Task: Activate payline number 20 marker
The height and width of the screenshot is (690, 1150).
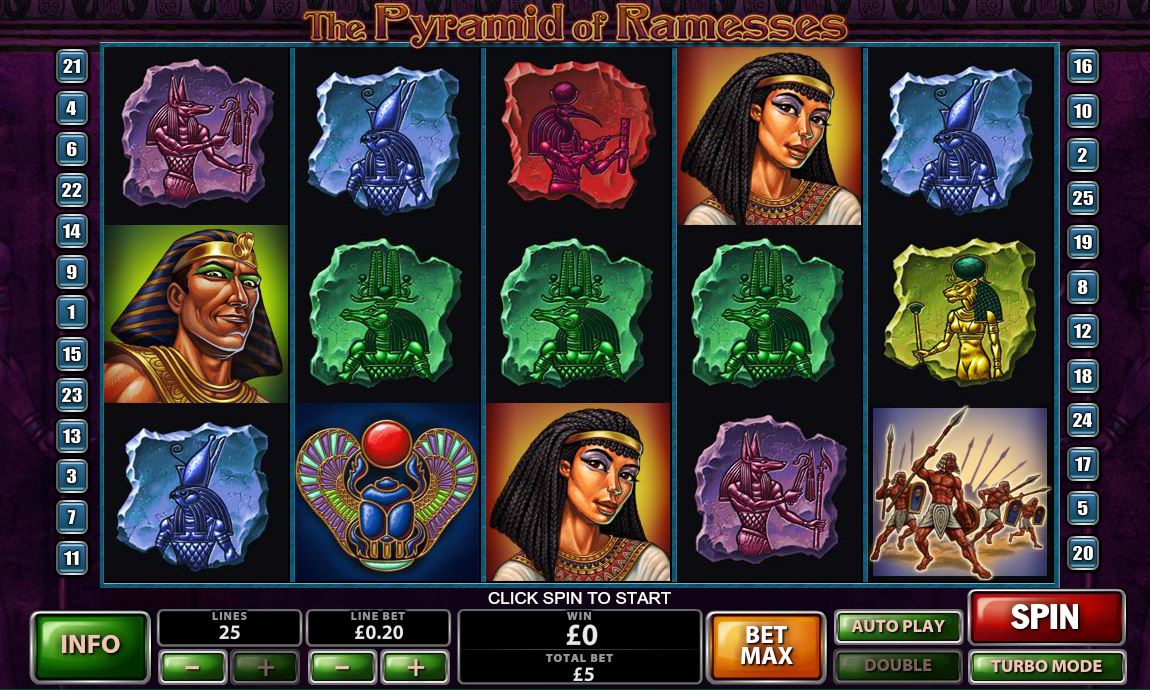Action: point(1083,552)
